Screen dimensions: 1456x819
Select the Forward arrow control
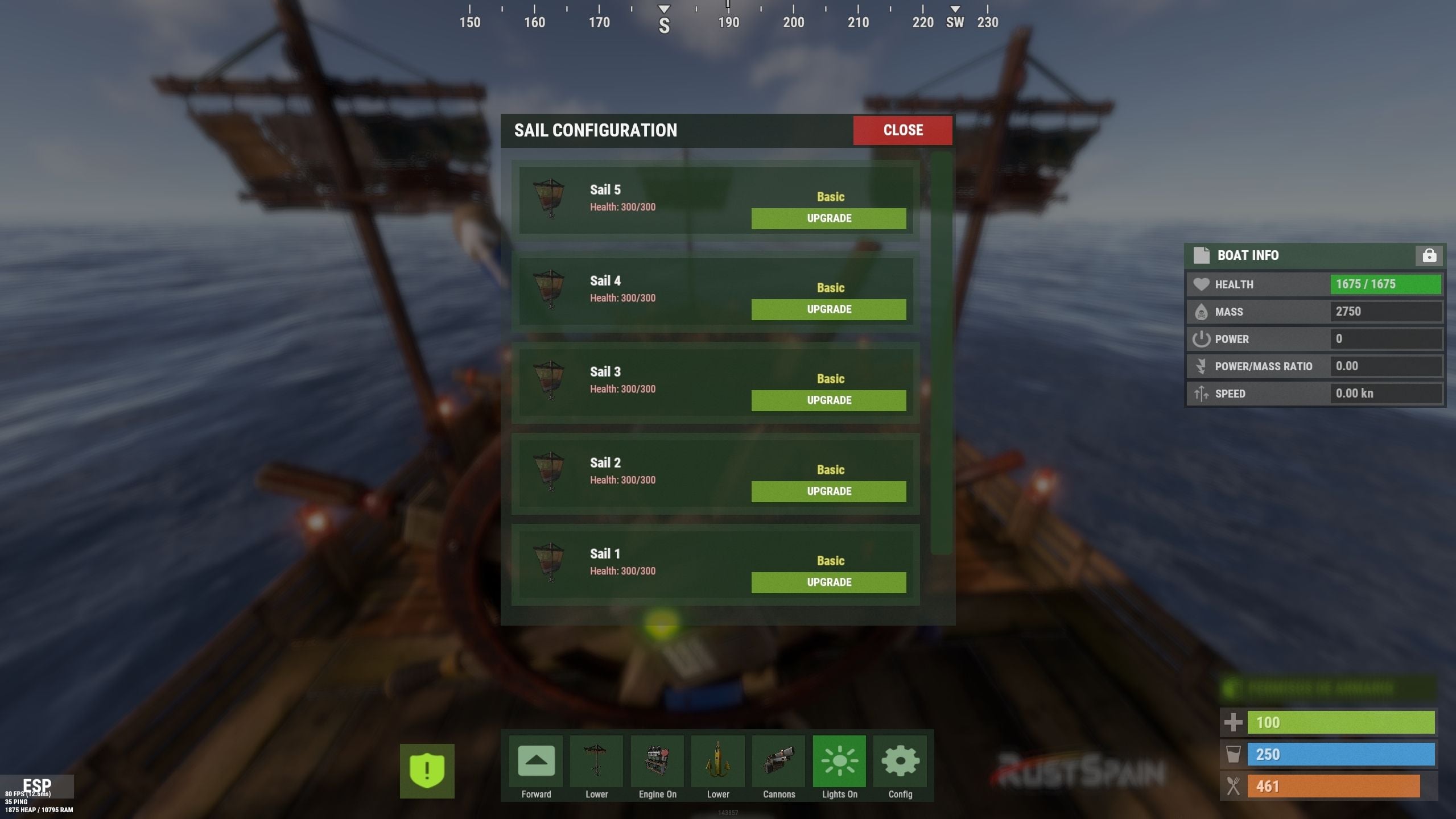(536, 762)
